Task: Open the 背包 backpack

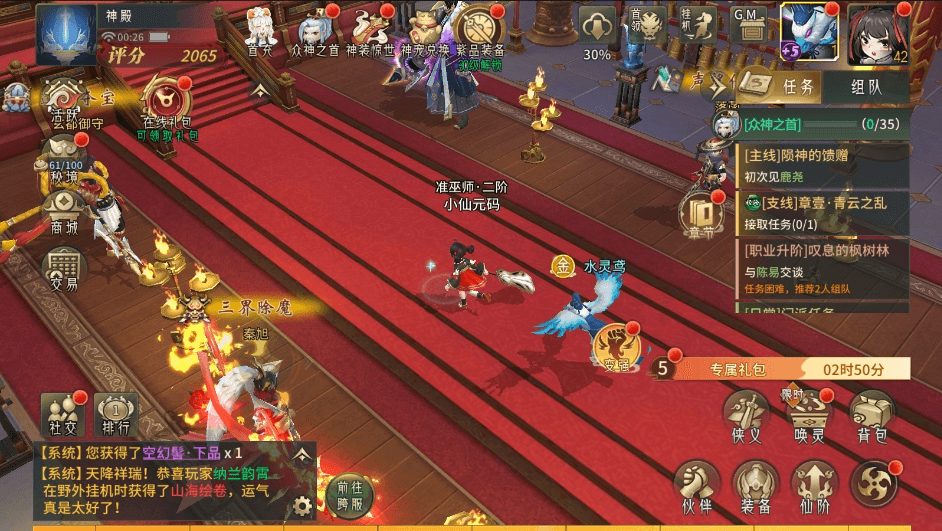Action: [x=872, y=416]
